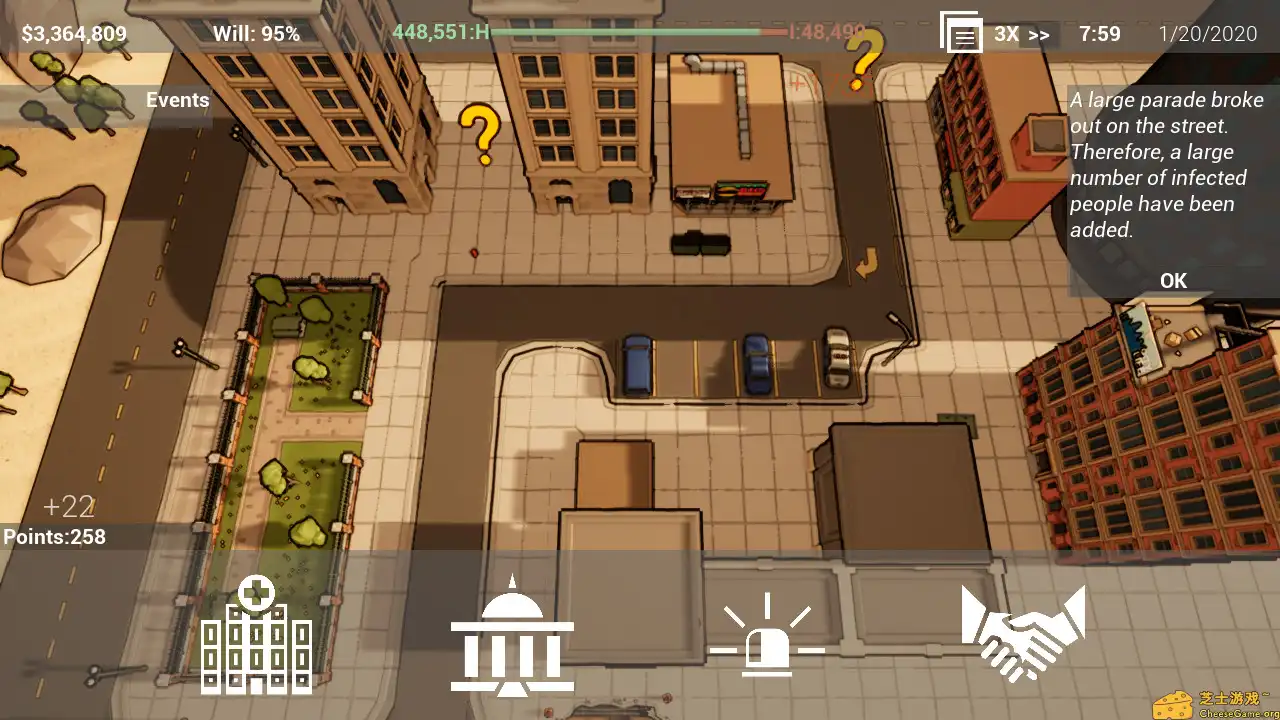Open the Events panel
The width and height of the screenshot is (1280, 720).
(x=177, y=99)
